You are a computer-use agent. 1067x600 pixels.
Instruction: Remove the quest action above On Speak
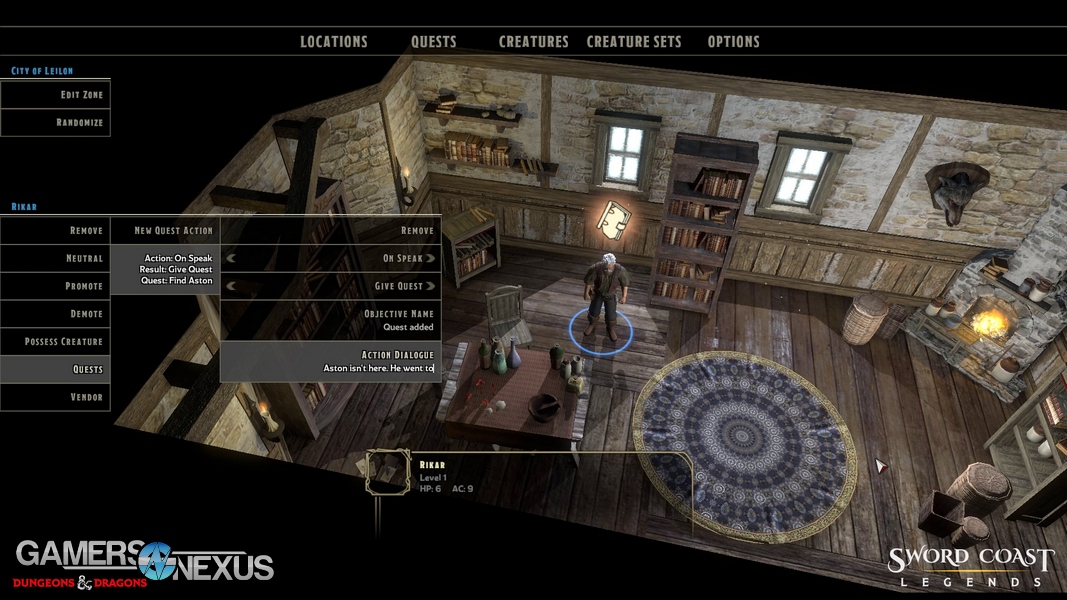pyautogui.click(x=331, y=231)
